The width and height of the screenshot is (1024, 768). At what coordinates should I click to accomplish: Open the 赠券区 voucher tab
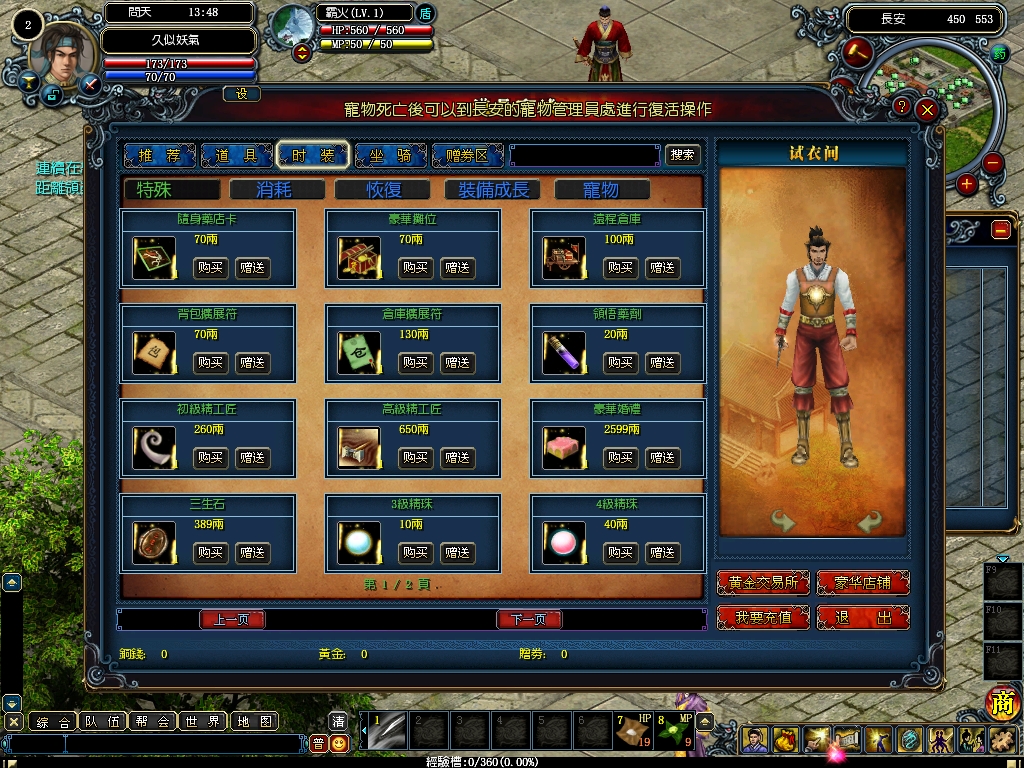click(x=467, y=155)
